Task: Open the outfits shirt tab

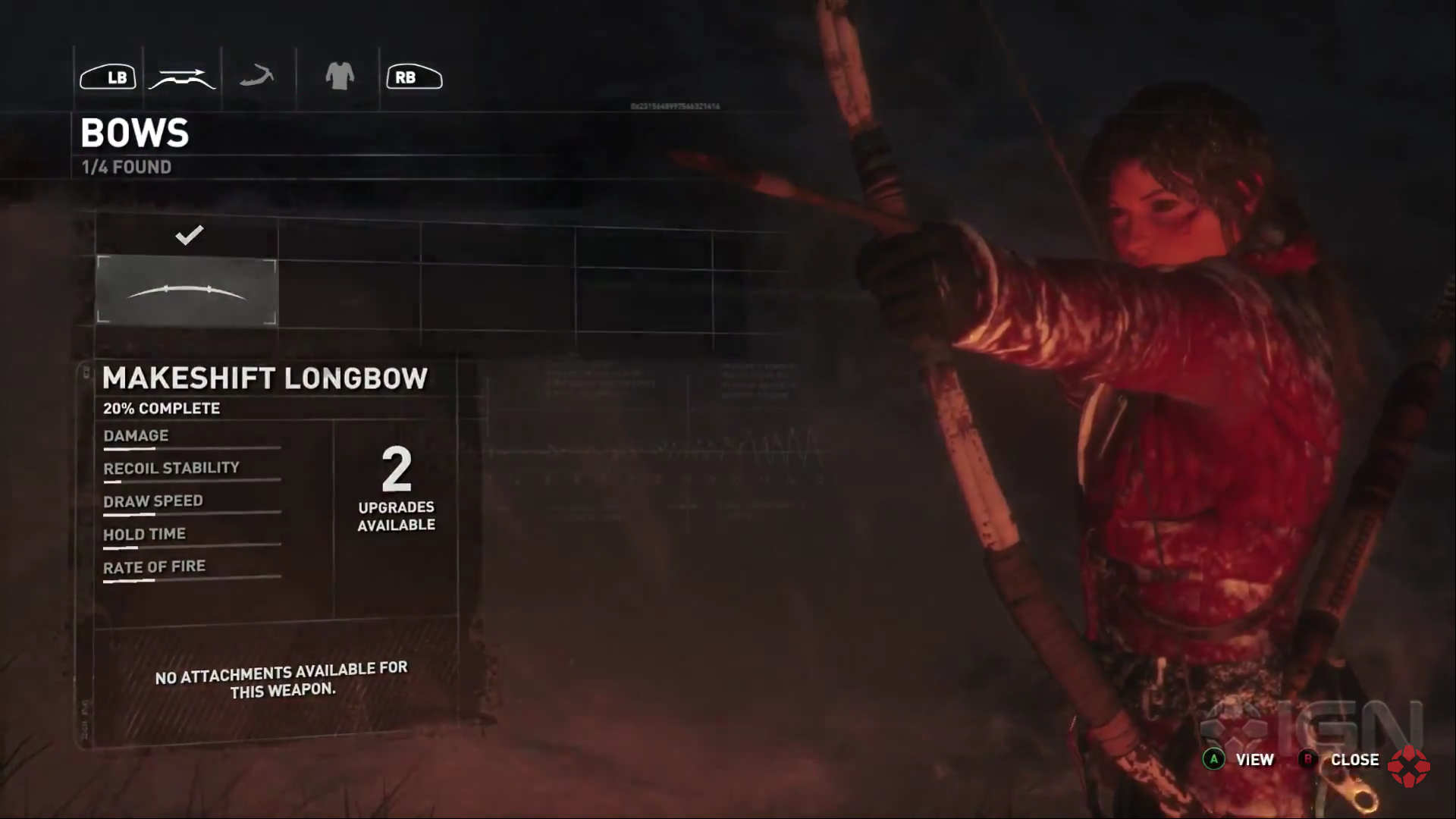Action: pos(339,77)
